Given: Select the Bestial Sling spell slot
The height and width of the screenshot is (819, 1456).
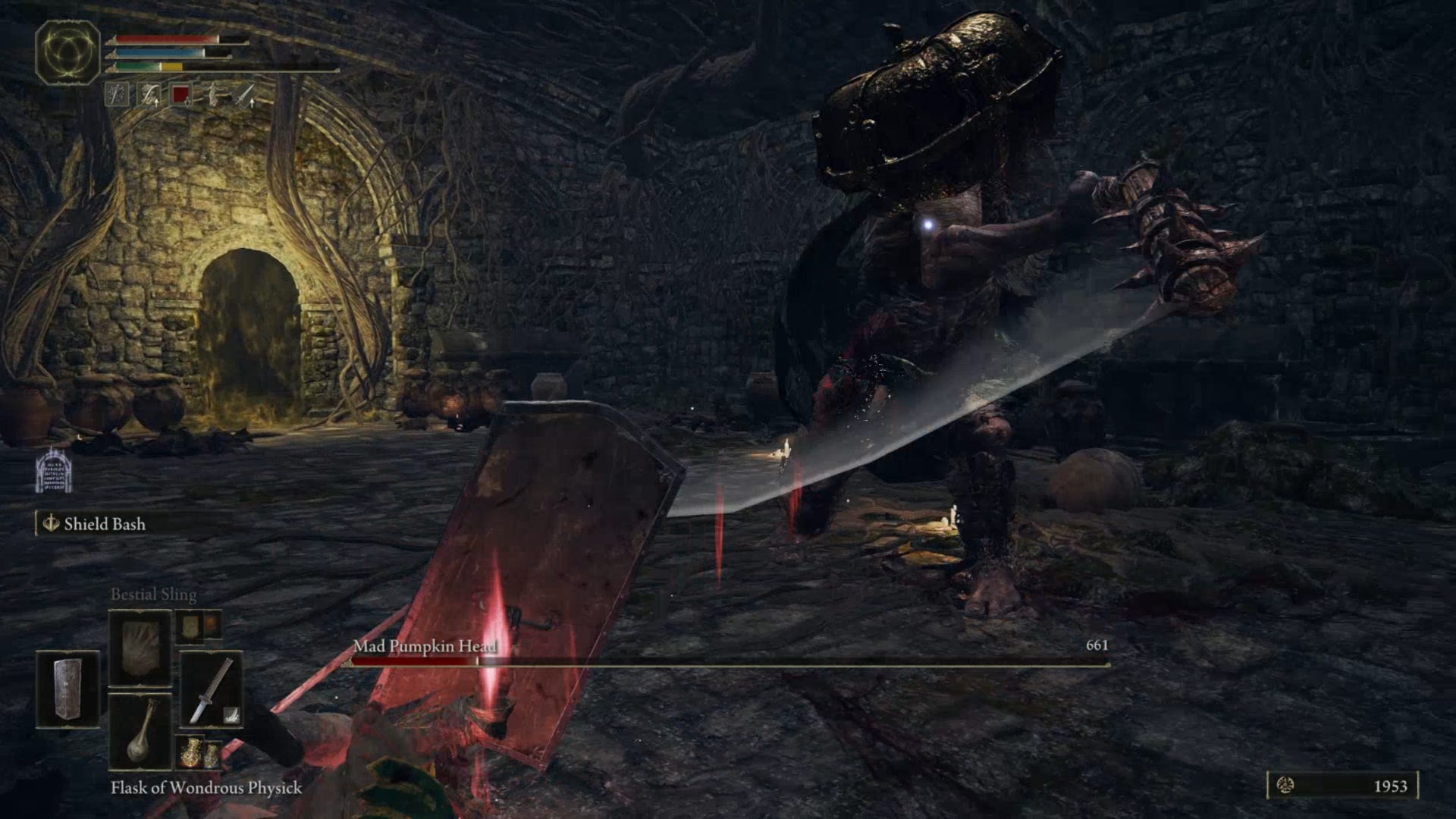Looking at the screenshot, I should coord(140,647).
